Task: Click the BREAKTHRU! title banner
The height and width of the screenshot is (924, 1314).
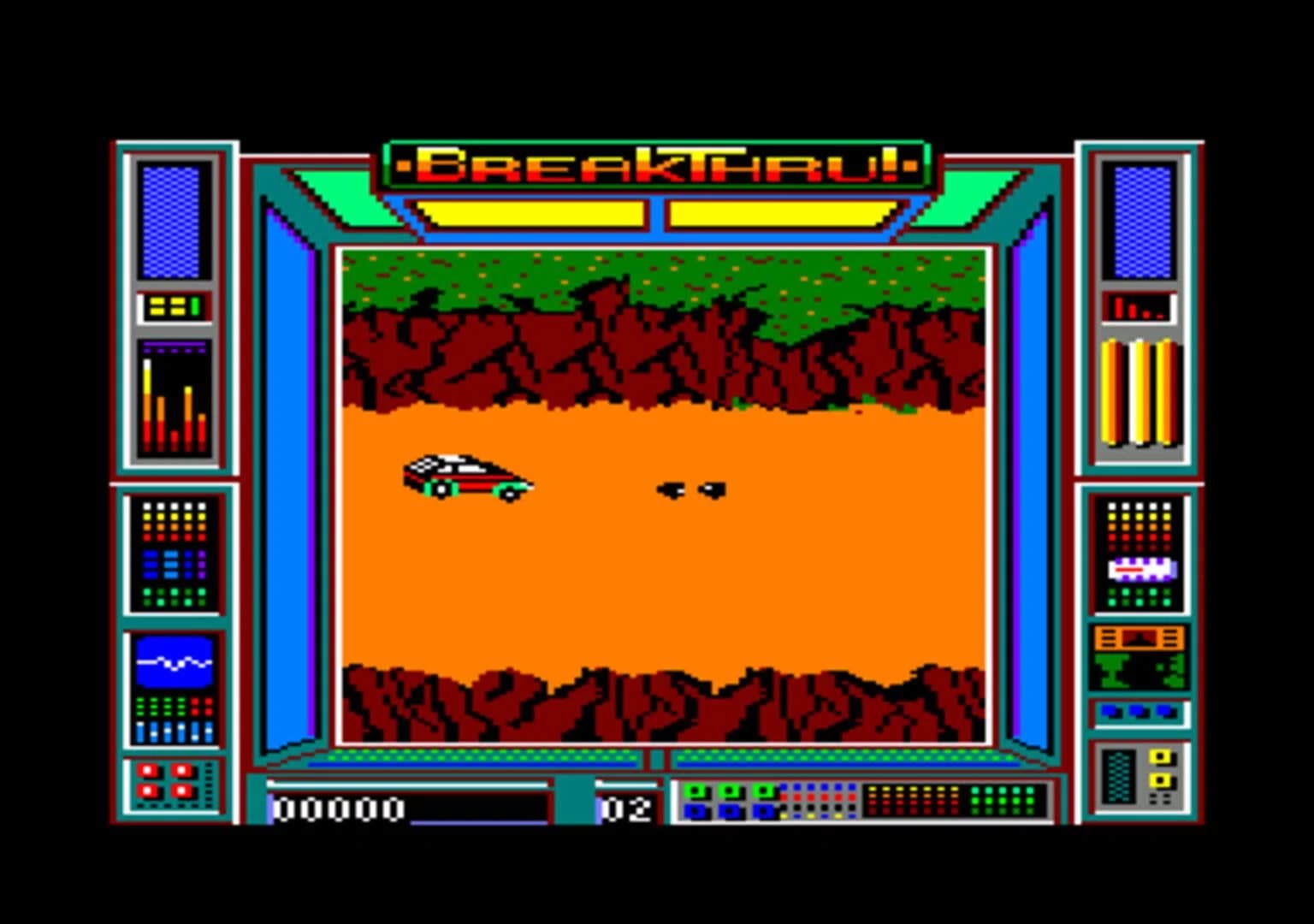Action: [x=657, y=165]
